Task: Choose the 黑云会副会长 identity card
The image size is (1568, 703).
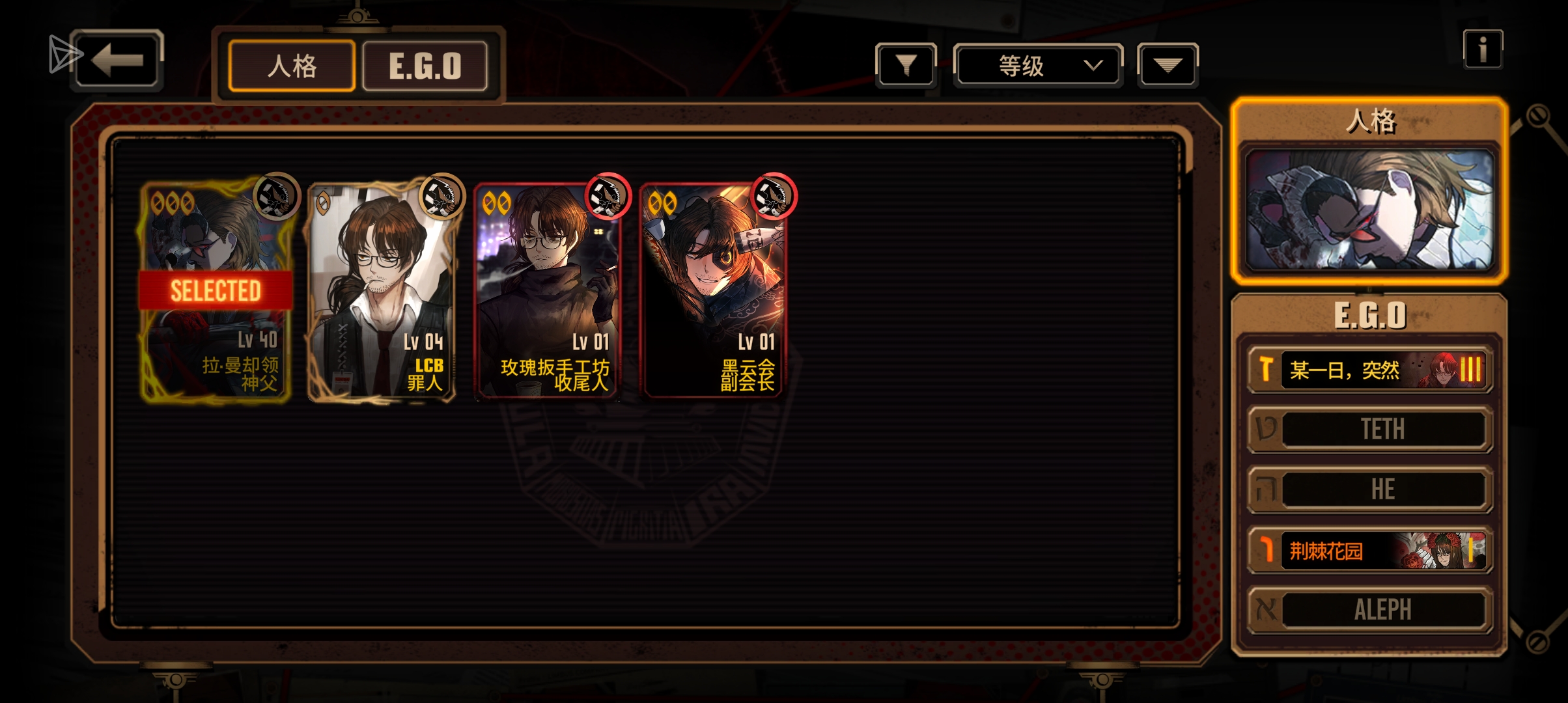Action: (714, 291)
